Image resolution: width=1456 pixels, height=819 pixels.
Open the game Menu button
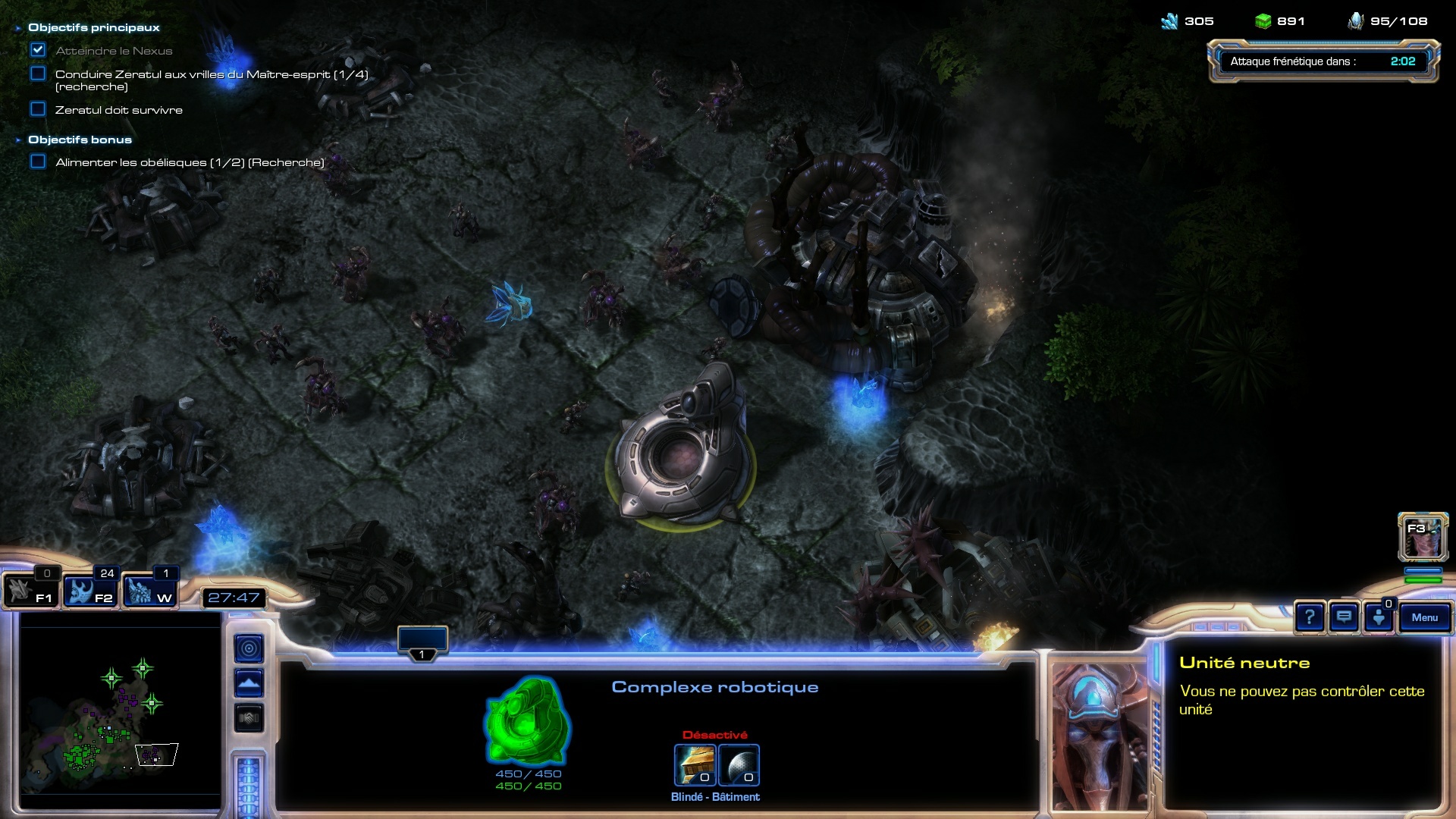1424,617
